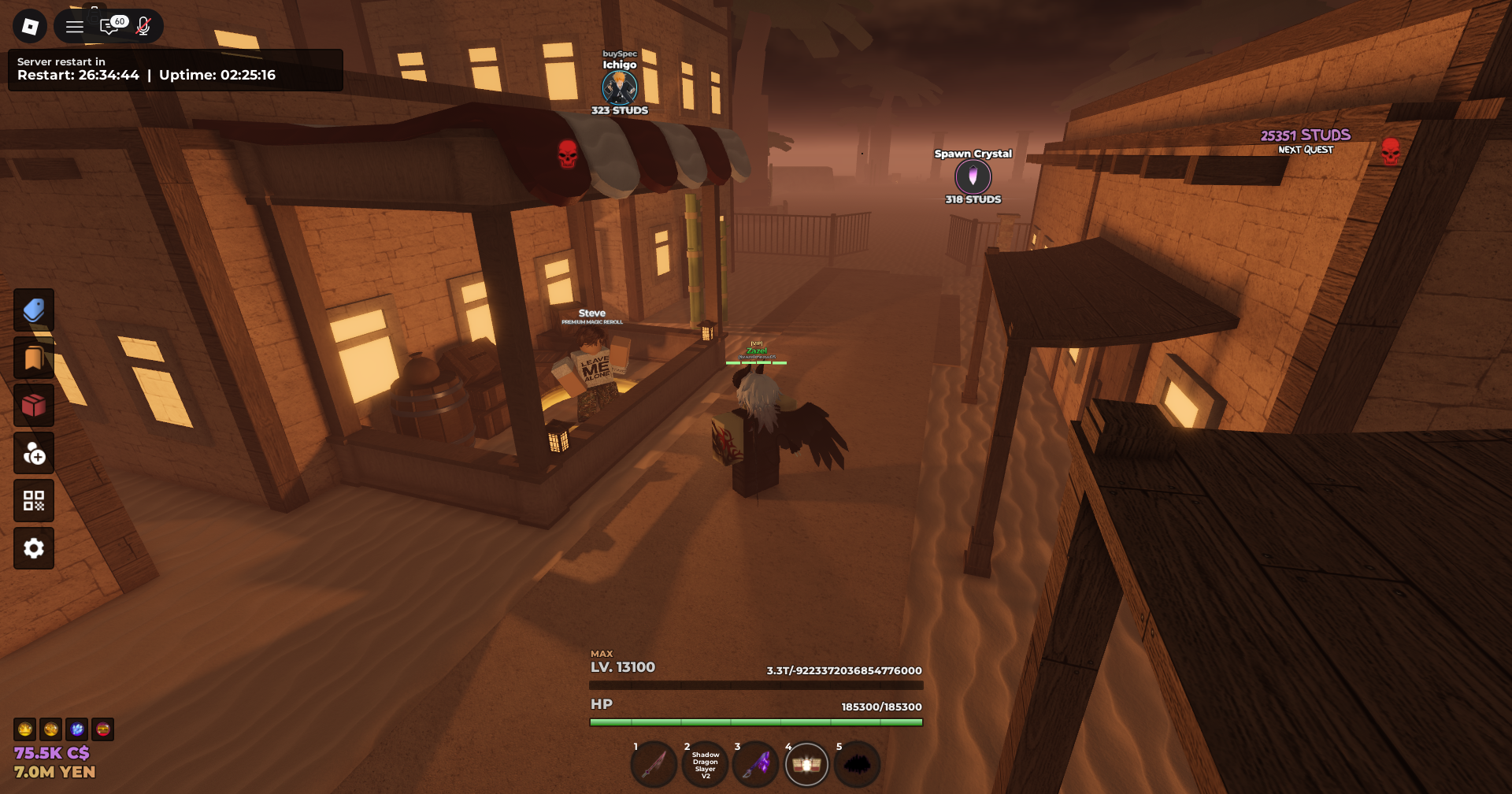Click the gold coins boost icon
This screenshot has height=794, width=1512.
click(x=51, y=729)
